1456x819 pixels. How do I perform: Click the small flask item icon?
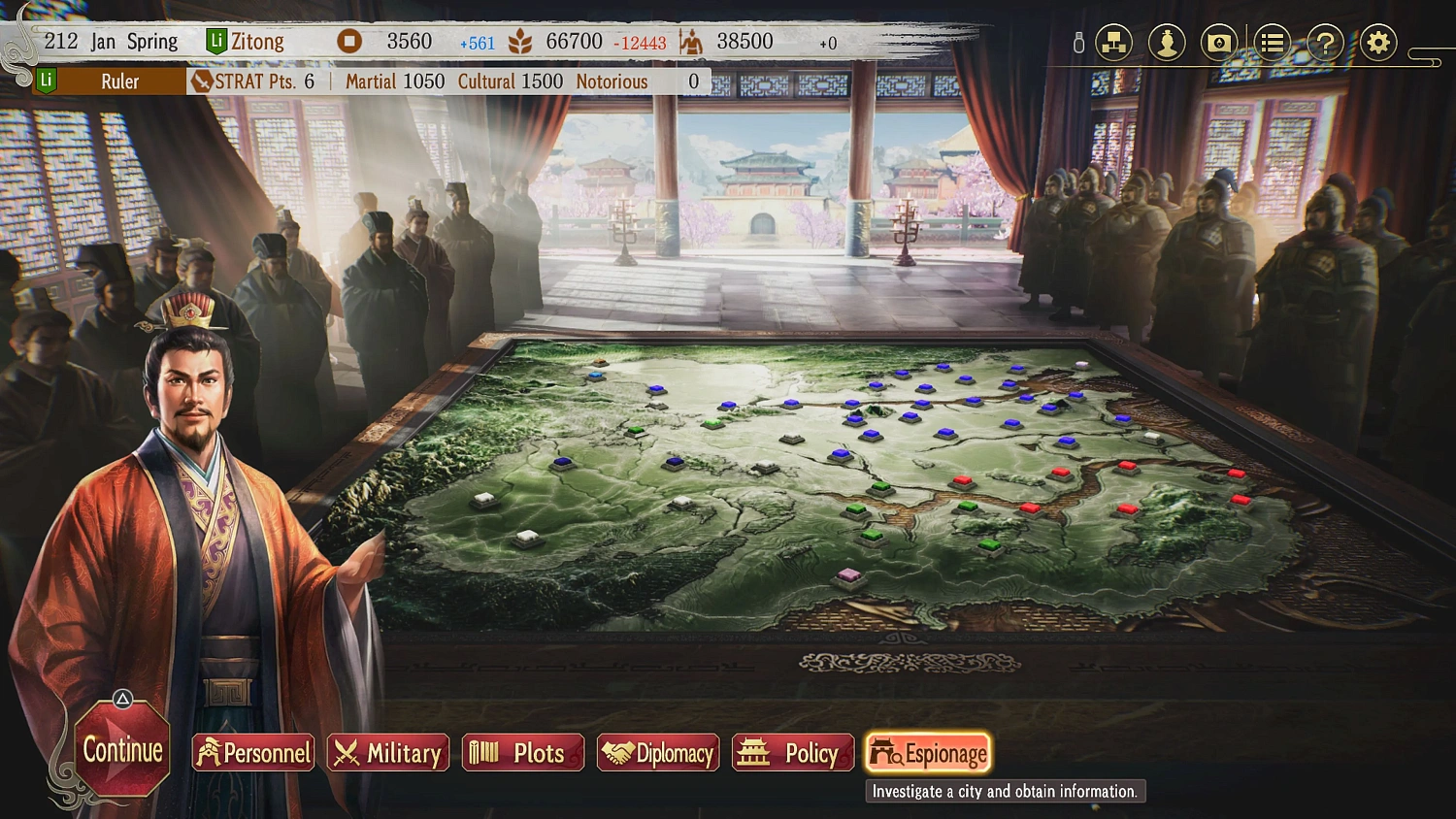pos(1078,42)
